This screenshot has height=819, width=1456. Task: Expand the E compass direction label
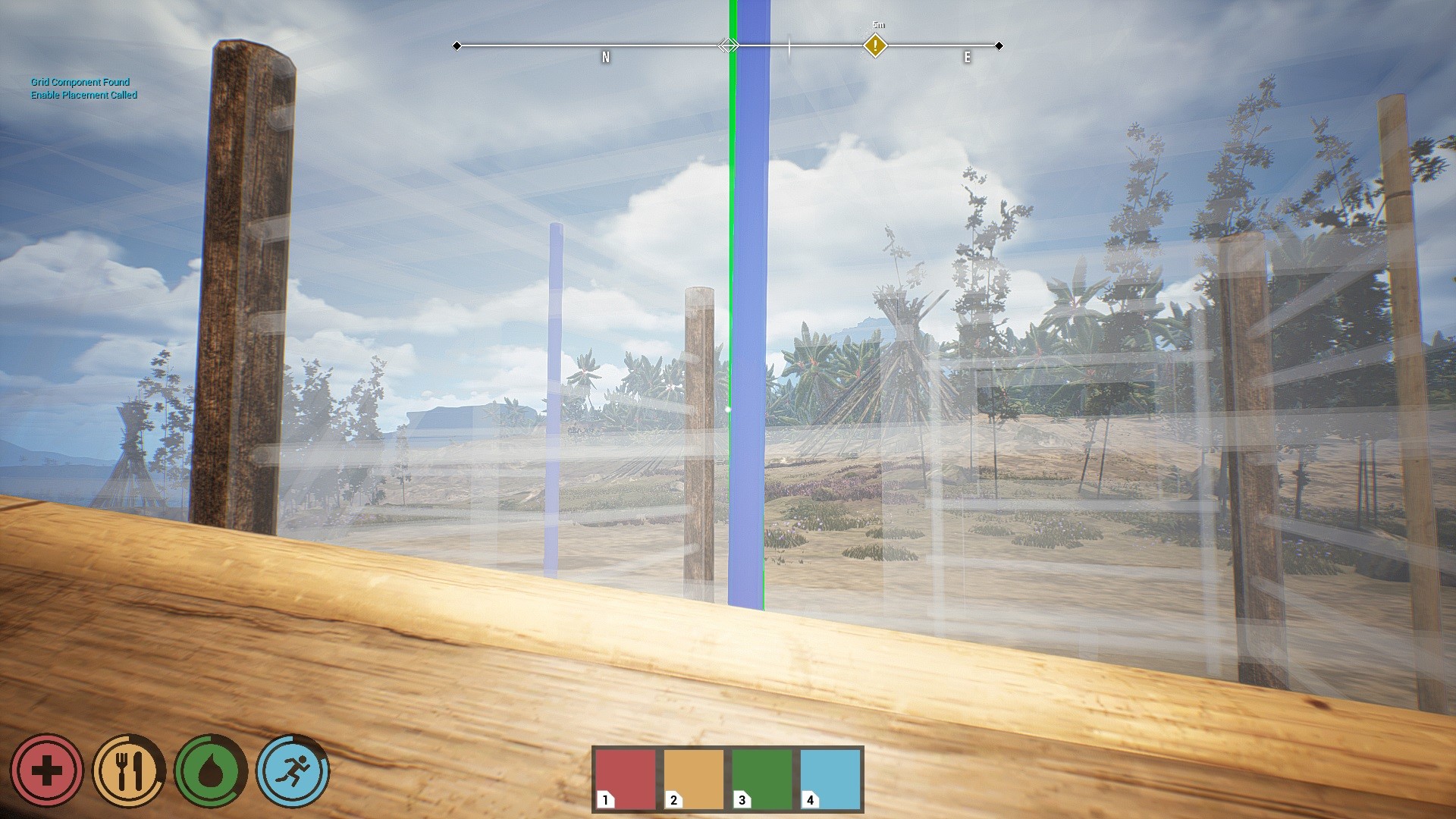pos(967,56)
